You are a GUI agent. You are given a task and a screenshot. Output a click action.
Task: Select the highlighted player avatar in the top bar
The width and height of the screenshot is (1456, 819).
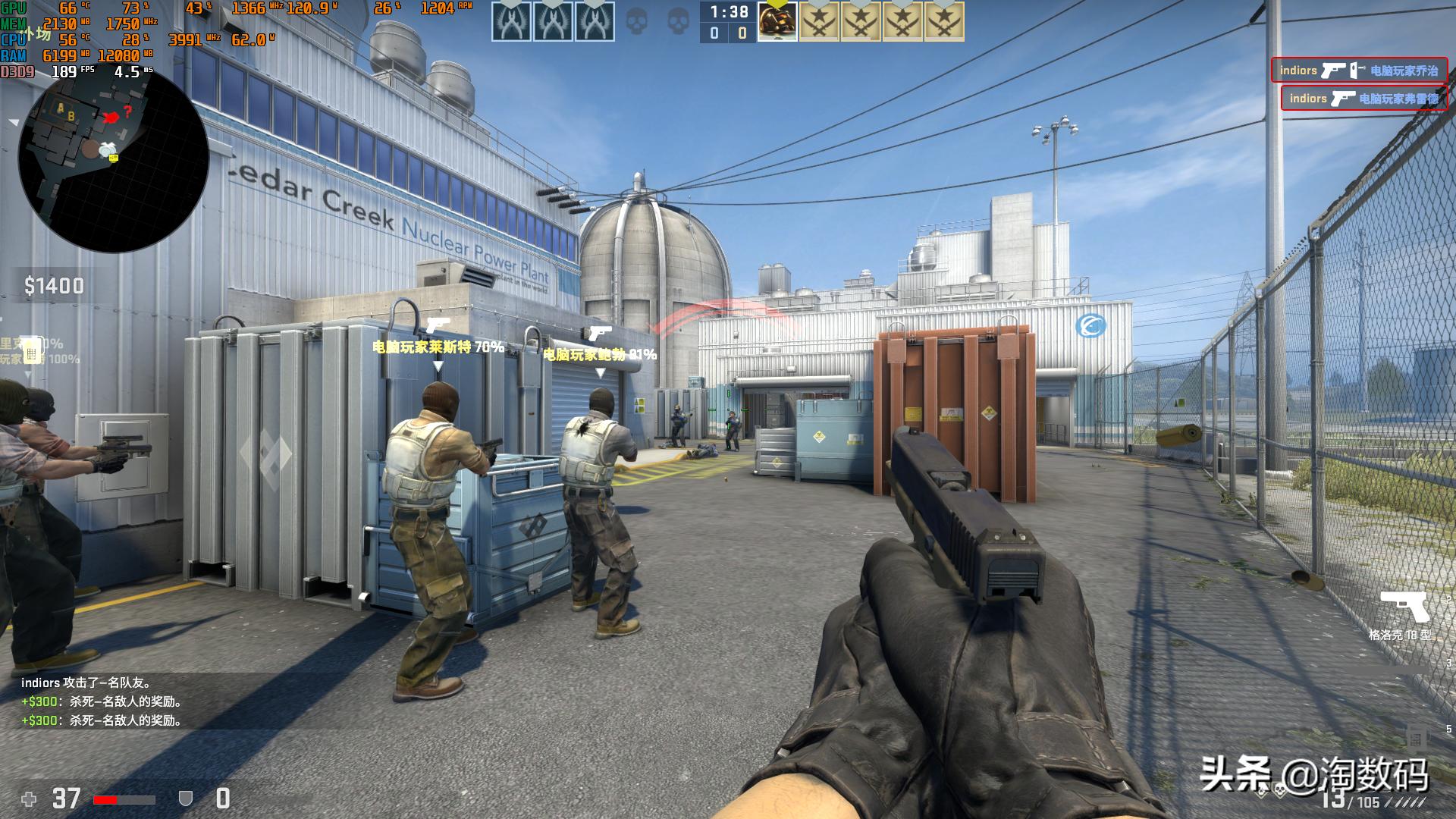[777, 21]
